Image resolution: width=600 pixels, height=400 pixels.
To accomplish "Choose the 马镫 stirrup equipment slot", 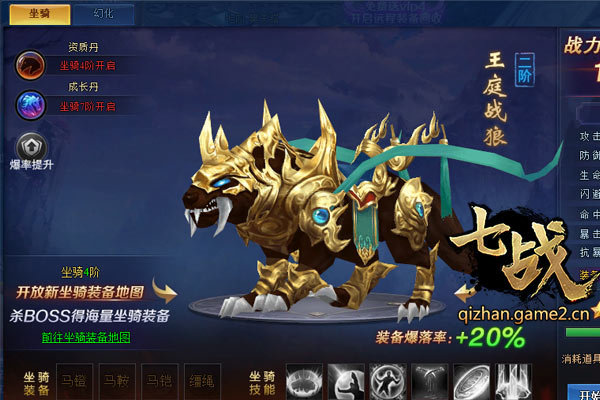I will 159,381.
